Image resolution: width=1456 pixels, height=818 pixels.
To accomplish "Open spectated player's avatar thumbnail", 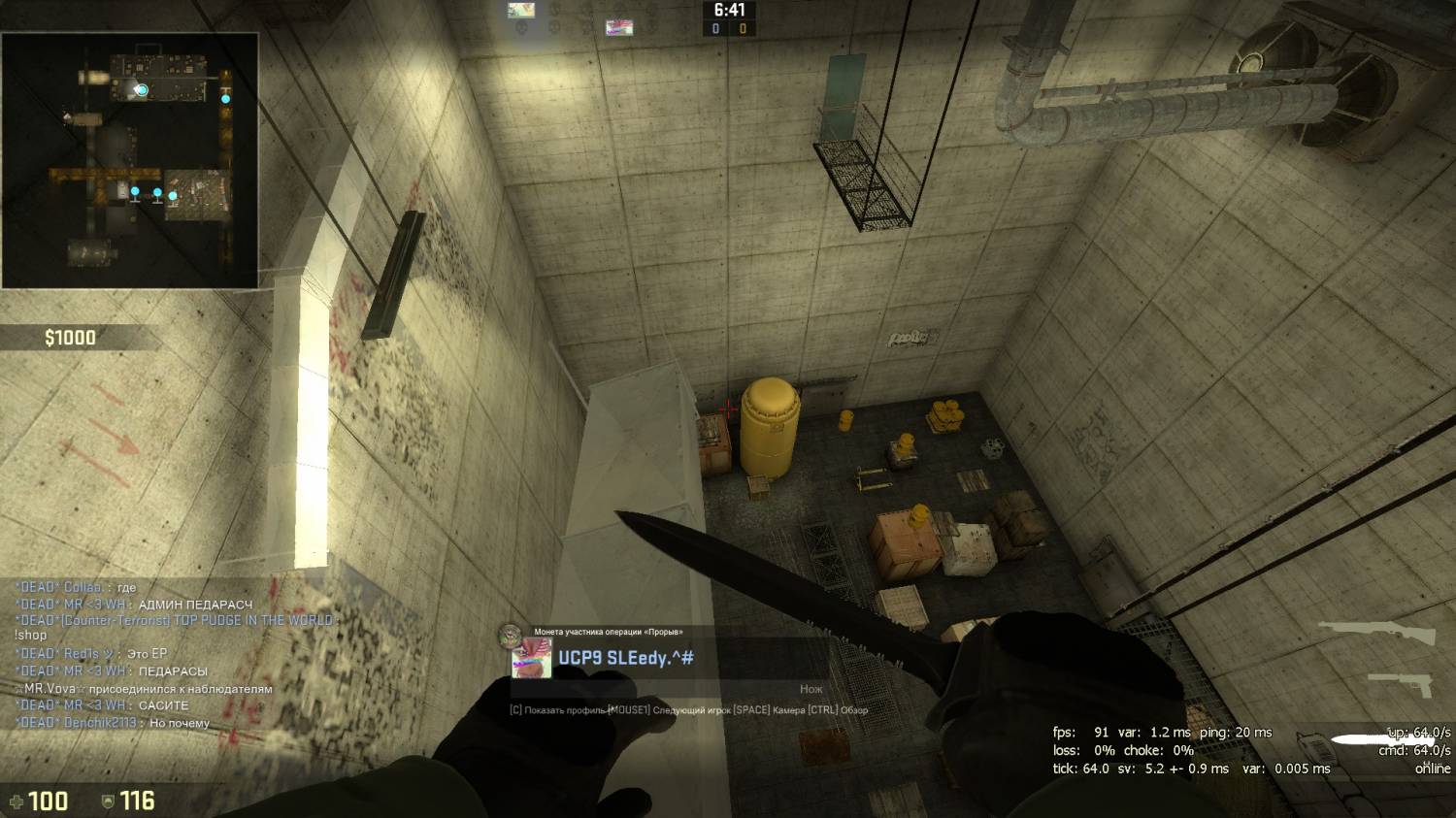I will pyautogui.click(x=531, y=659).
